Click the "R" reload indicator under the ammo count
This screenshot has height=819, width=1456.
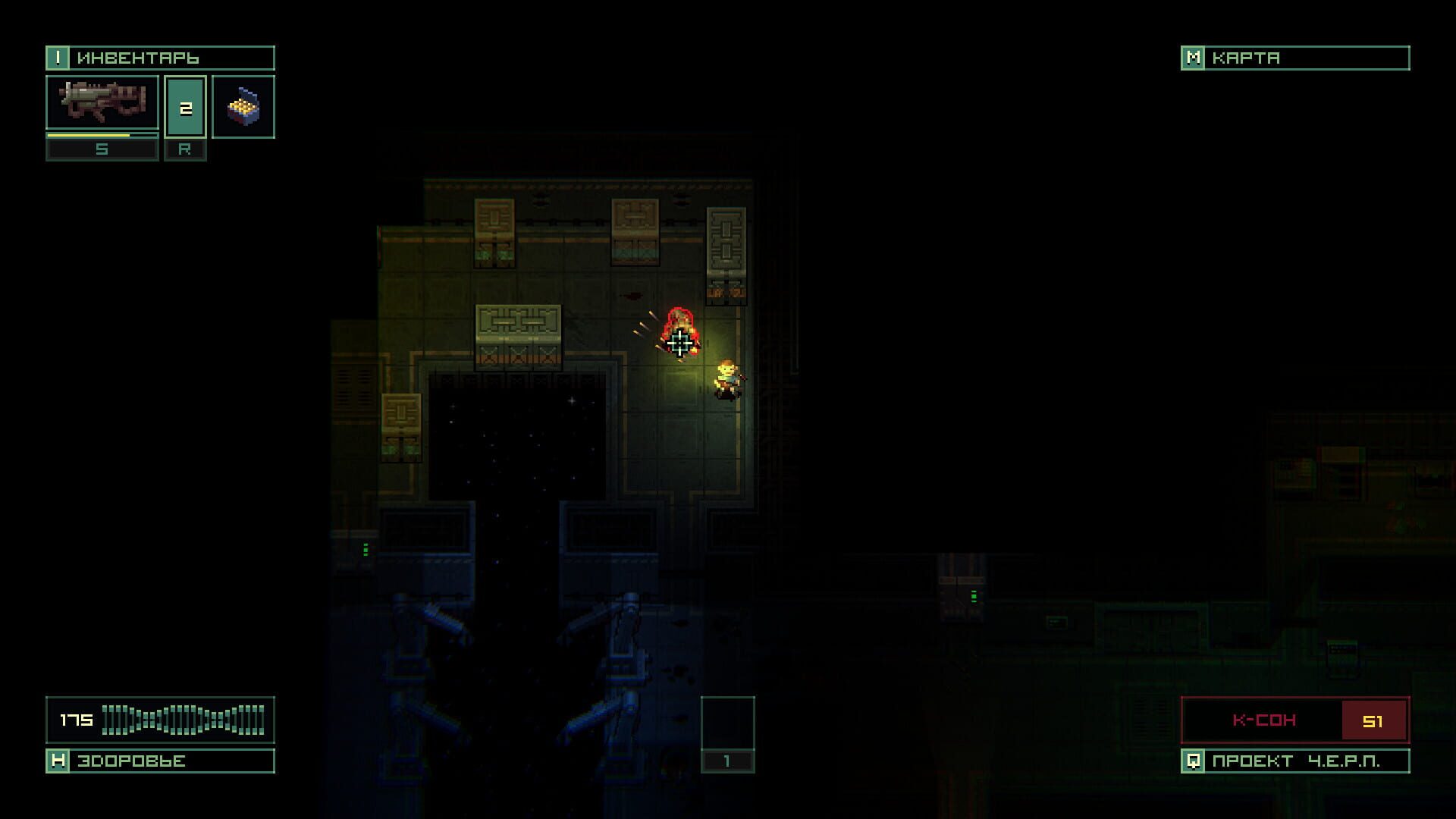(185, 149)
